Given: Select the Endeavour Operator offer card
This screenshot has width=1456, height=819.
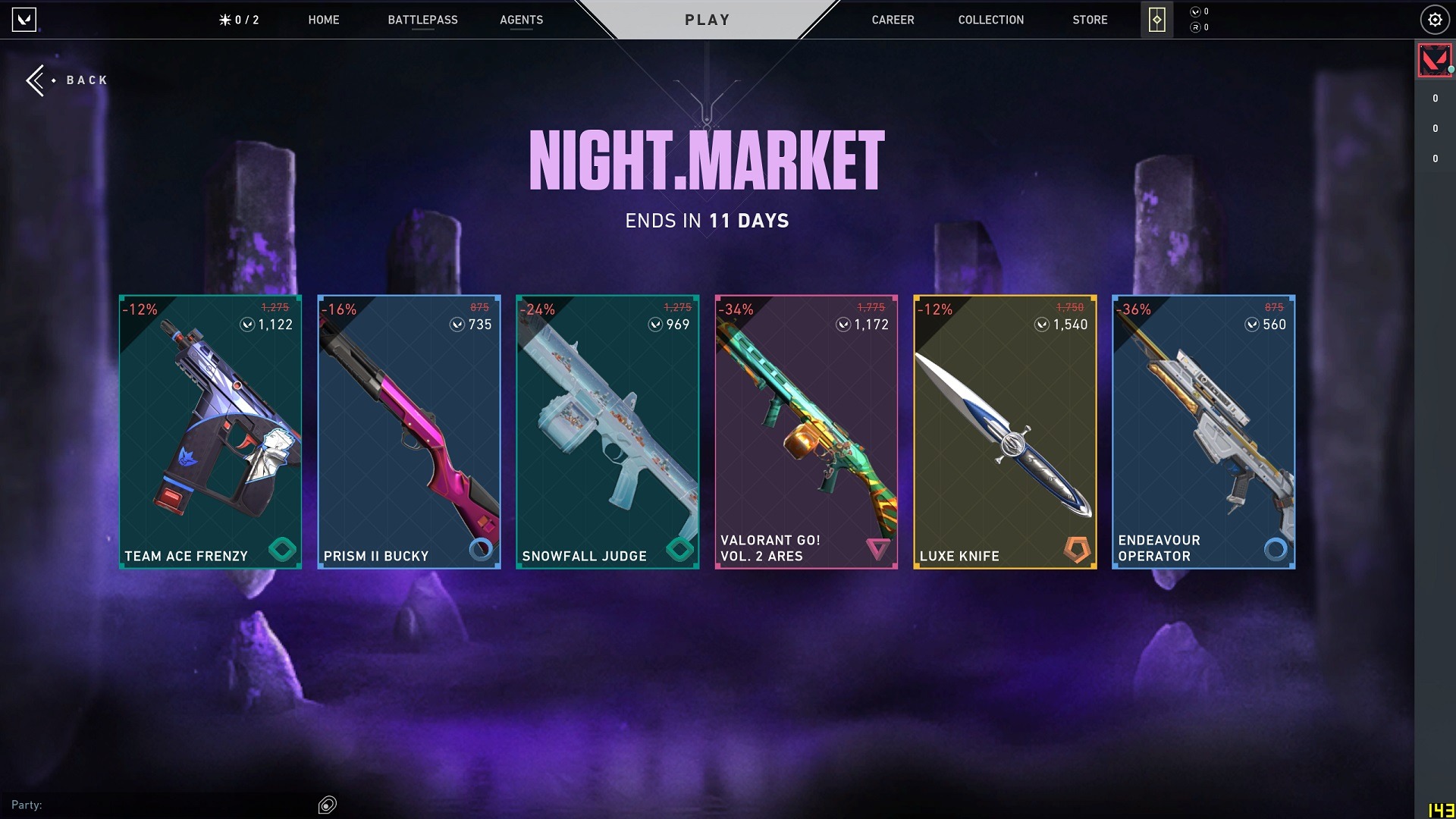Looking at the screenshot, I should [1203, 431].
